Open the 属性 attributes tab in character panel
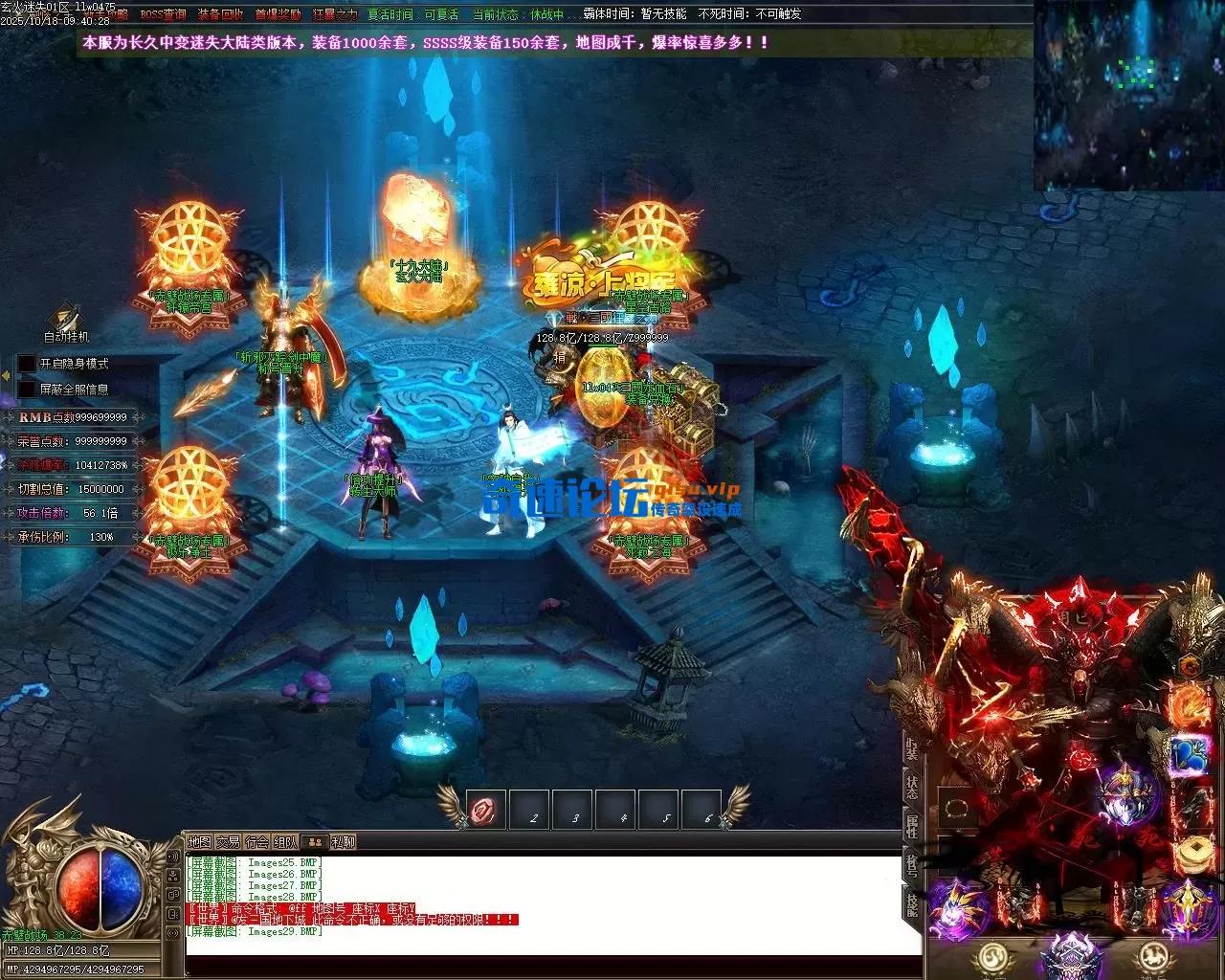This screenshot has width=1225, height=980. 912,827
